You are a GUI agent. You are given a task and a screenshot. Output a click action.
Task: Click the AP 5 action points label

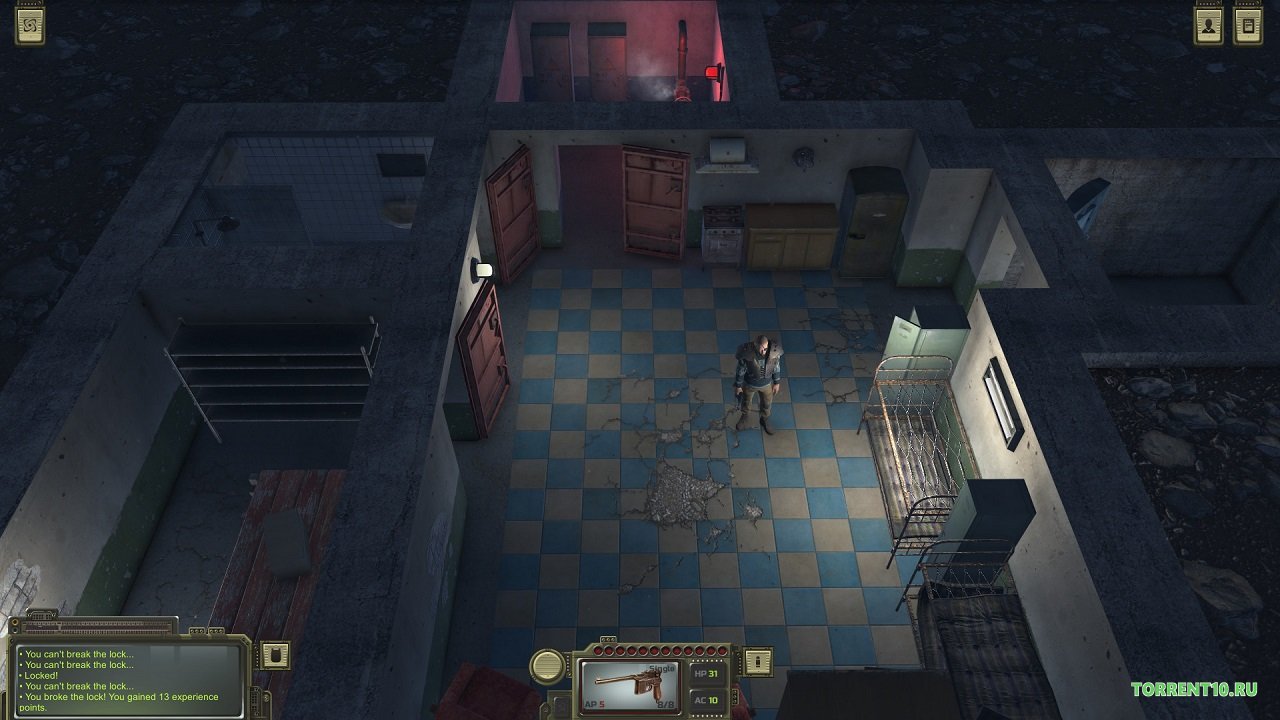click(x=594, y=704)
